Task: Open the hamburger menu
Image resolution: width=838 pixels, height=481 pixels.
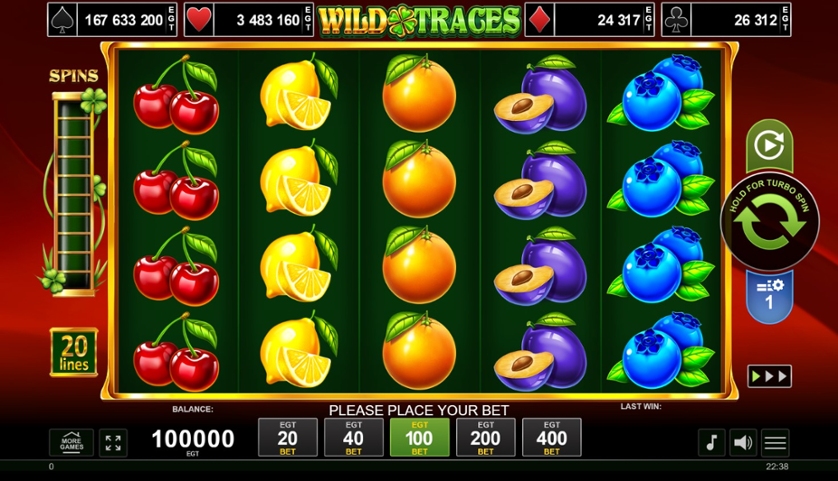Action: click(775, 442)
